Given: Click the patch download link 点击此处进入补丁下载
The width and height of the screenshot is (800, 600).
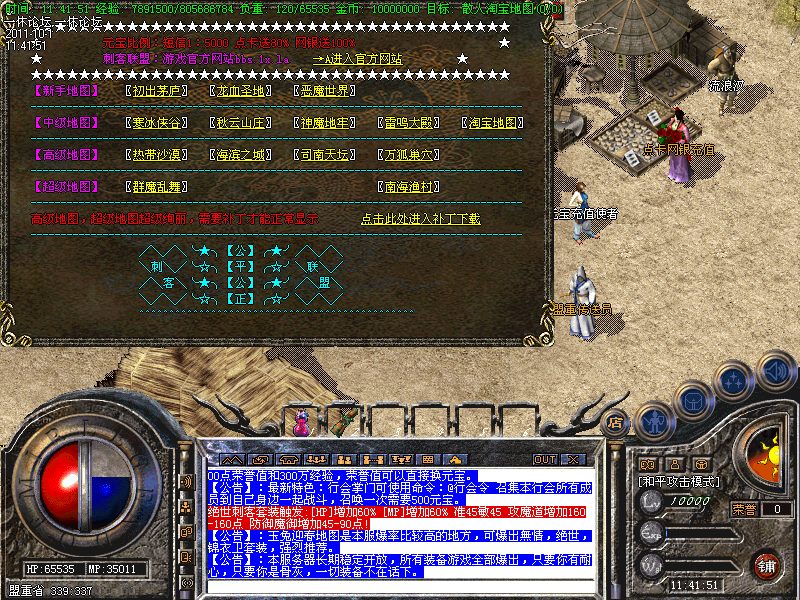Looking at the screenshot, I should click(420, 219).
